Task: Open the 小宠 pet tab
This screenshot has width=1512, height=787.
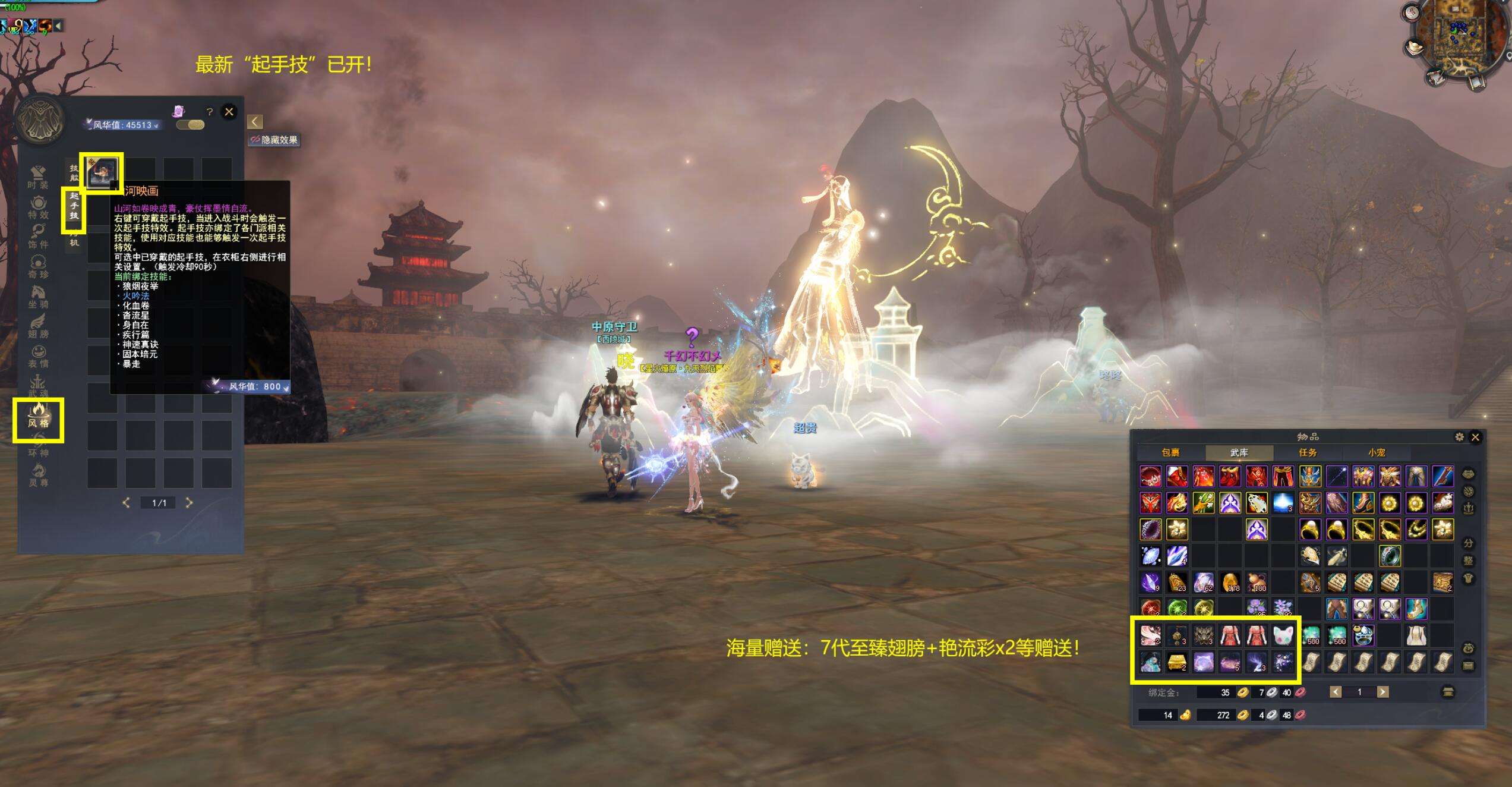Action: pyautogui.click(x=1377, y=453)
